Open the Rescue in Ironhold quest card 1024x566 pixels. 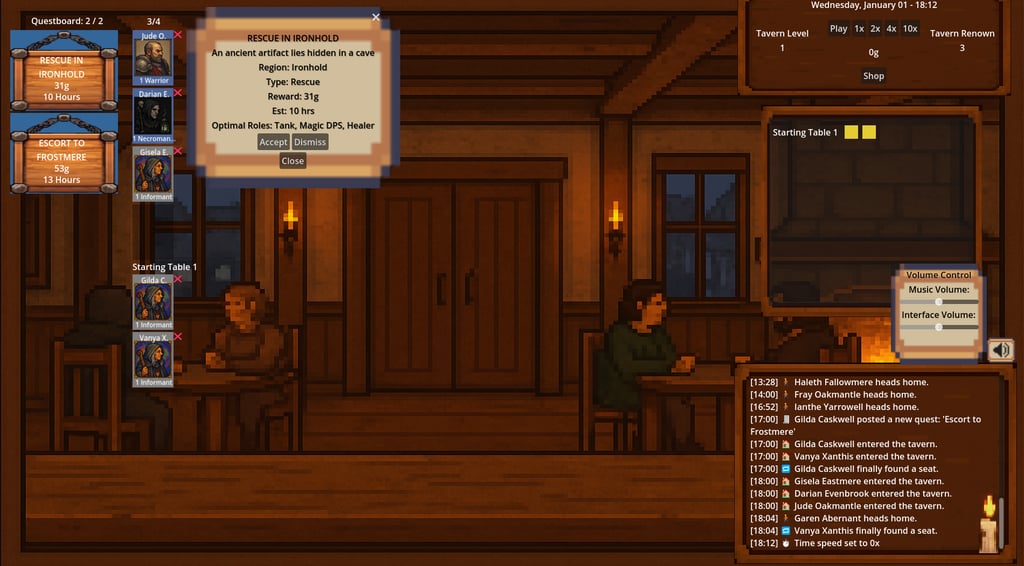click(x=62, y=71)
